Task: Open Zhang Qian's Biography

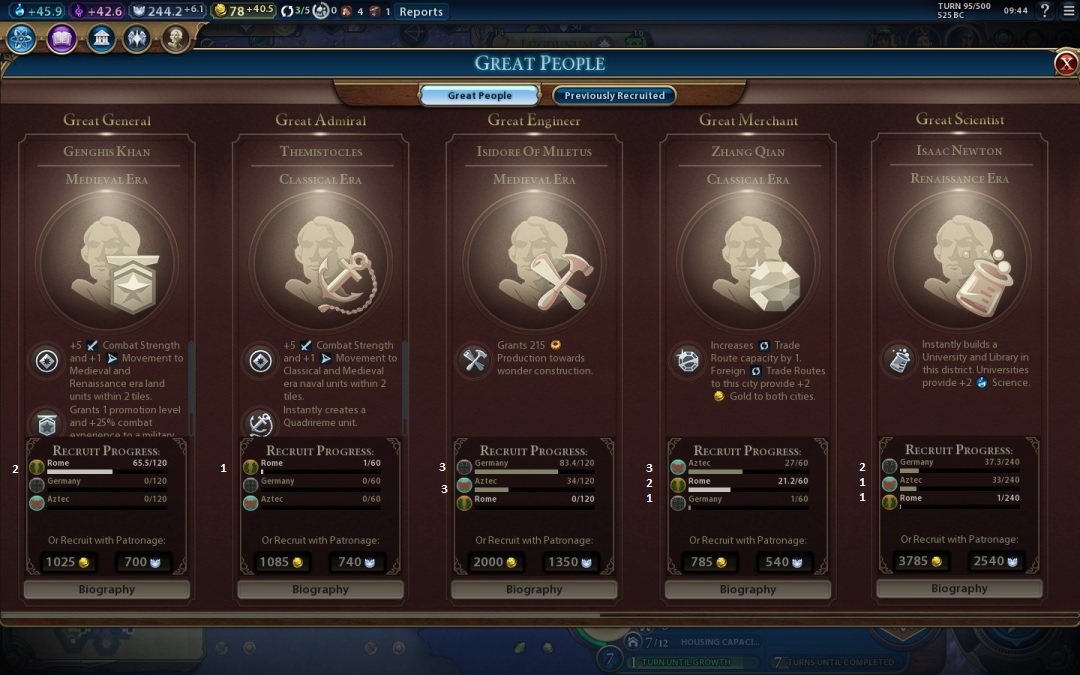Action: click(x=748, y=590)
